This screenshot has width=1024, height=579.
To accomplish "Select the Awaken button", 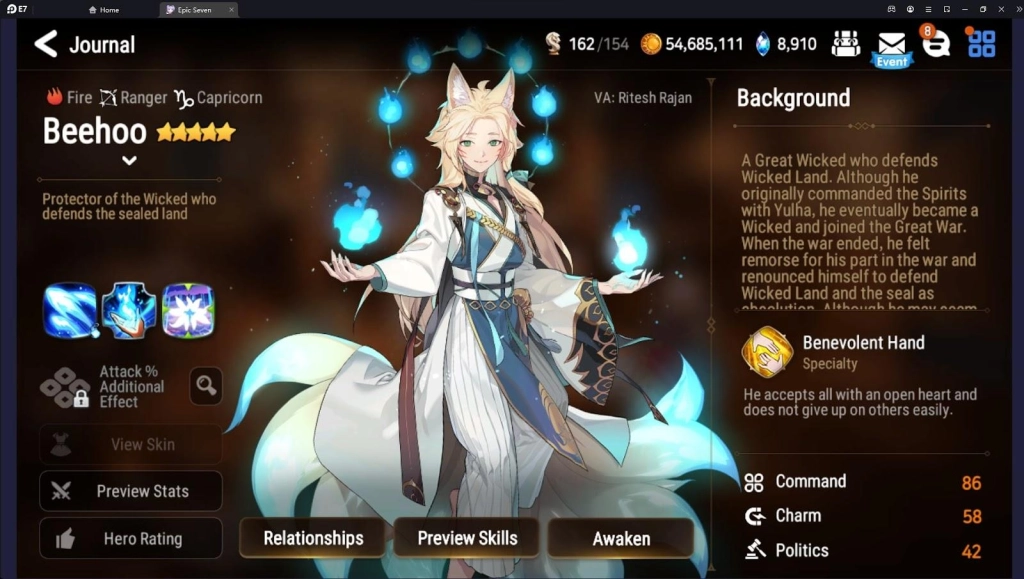I will [x=621, y=538].
